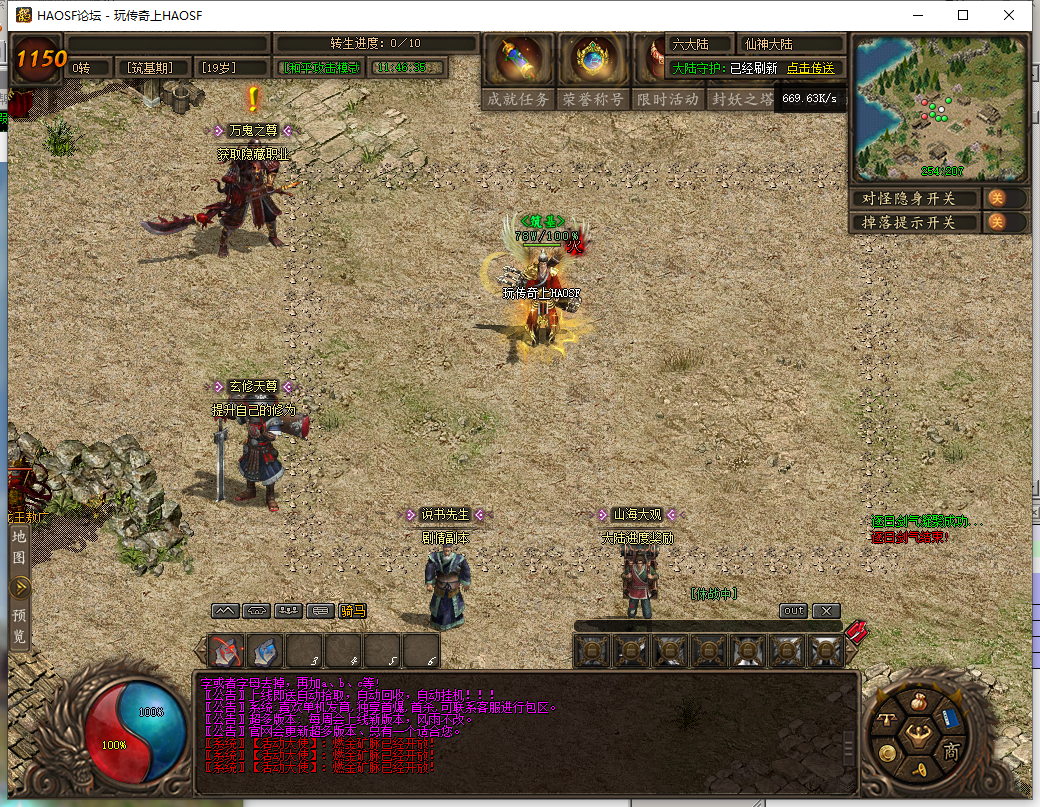The image size is (1040, 807).
Task: Toggle the 对怪隐身开关 stealth switch
Action: point(997,198)
